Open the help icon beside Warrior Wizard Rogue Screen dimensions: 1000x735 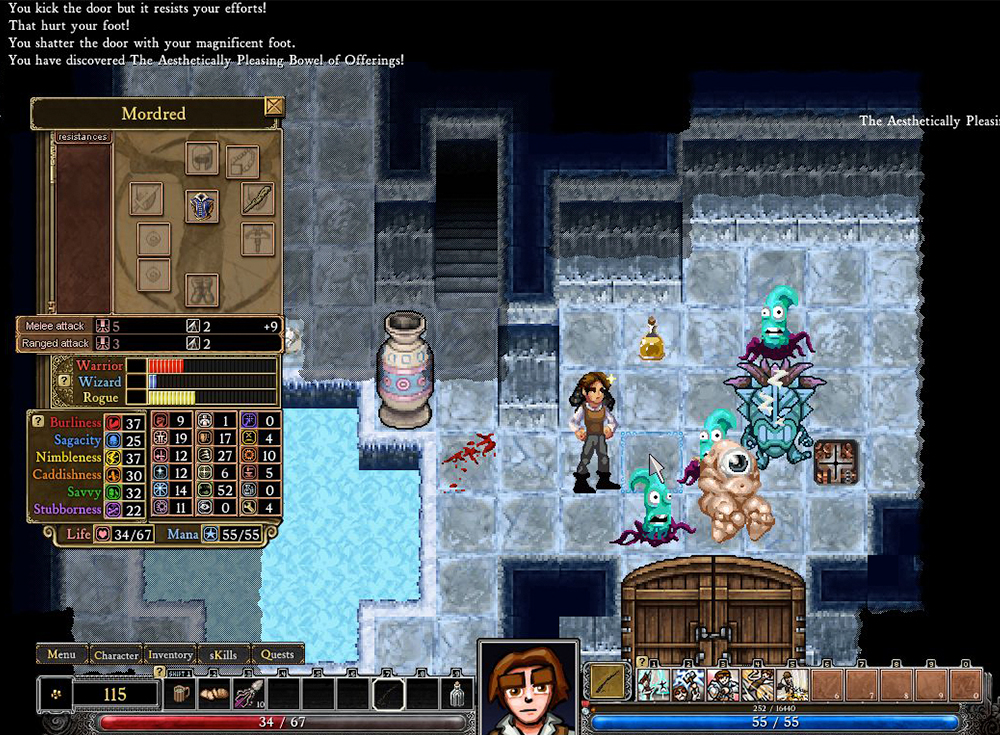coord(64,381)
